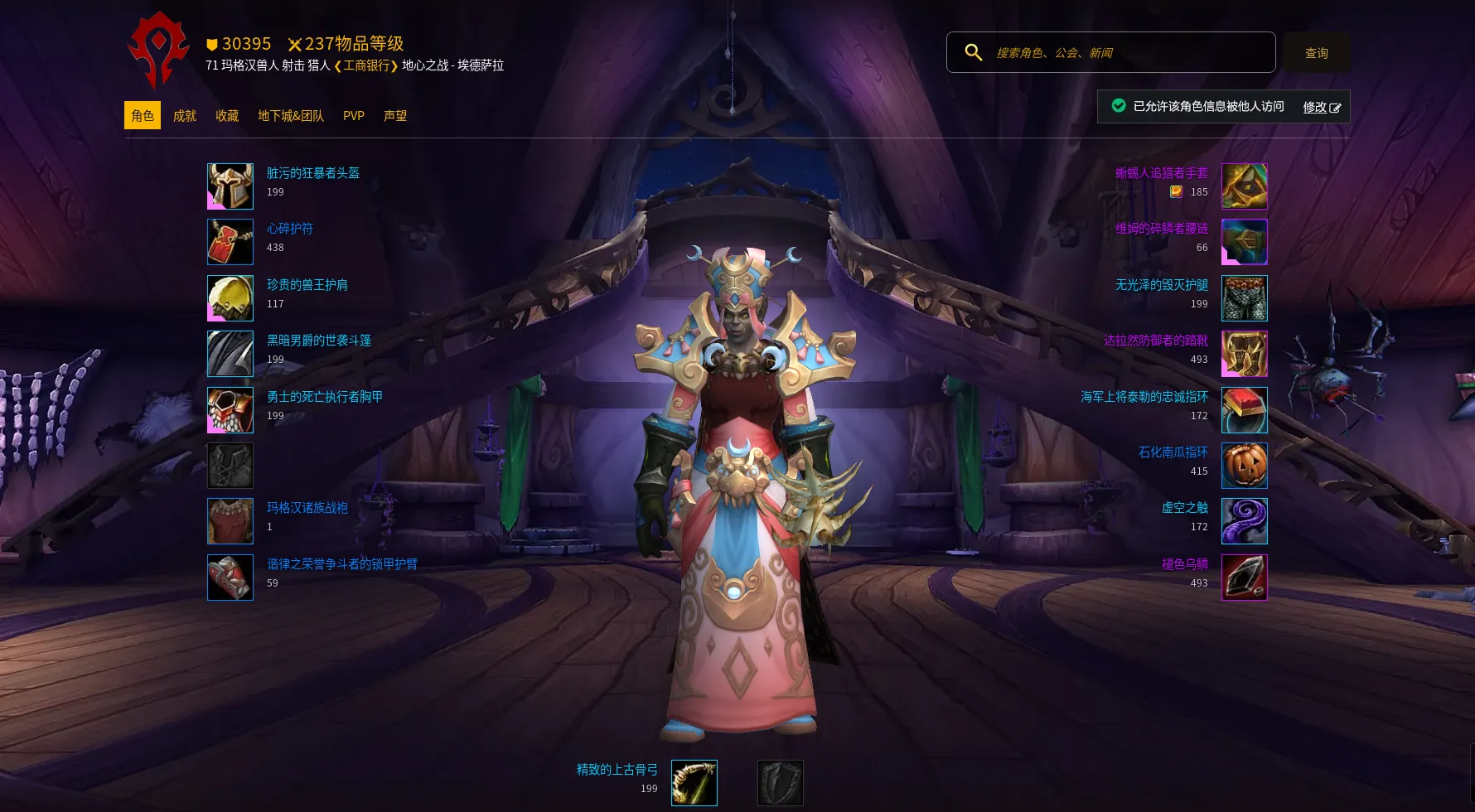Click the 修改 visibility link
Image resolution: width=1475 pixels, height=812 pixels.
pos(1321,107)
